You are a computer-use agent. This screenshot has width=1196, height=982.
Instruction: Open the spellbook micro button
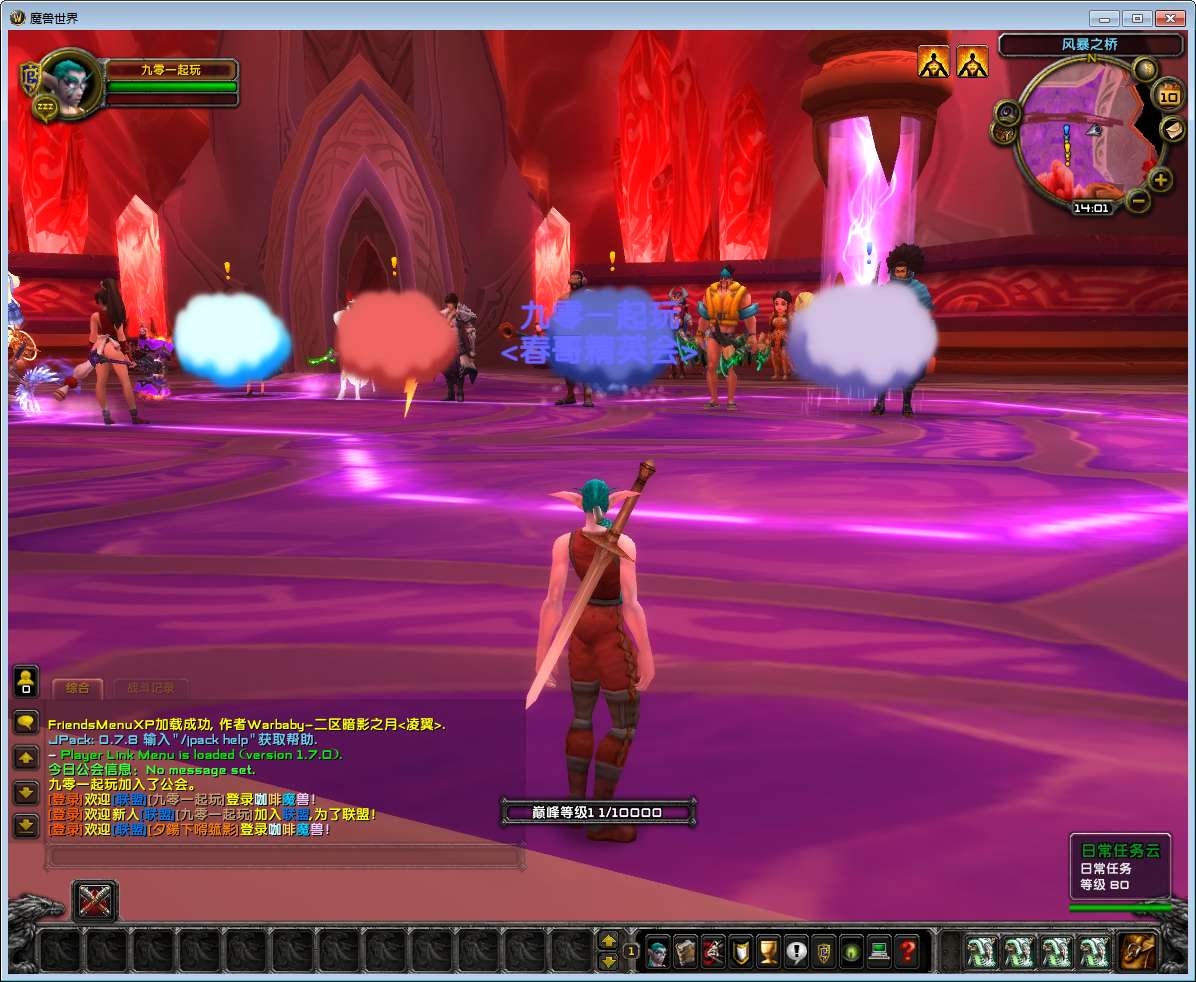(685, 950)
